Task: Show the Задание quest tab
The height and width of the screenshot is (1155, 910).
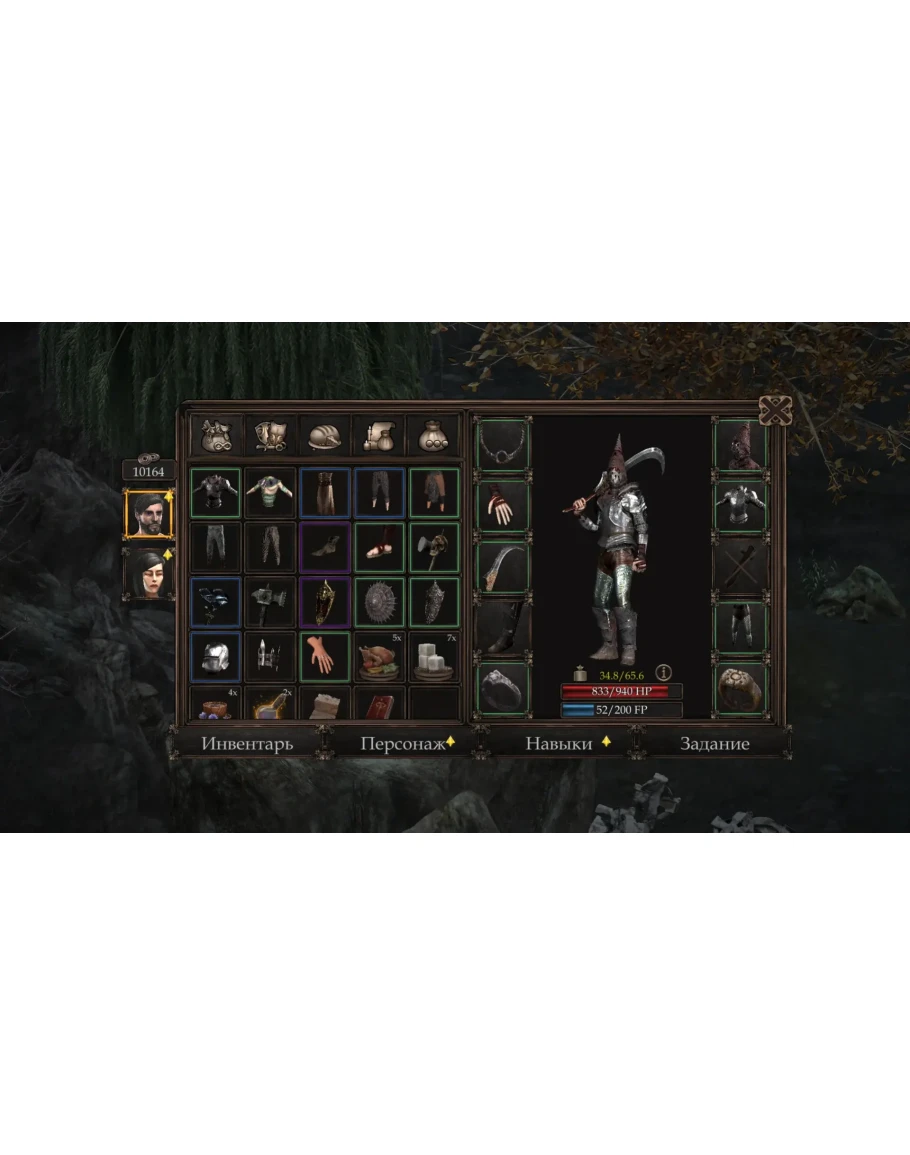Action: click(714, 744)
